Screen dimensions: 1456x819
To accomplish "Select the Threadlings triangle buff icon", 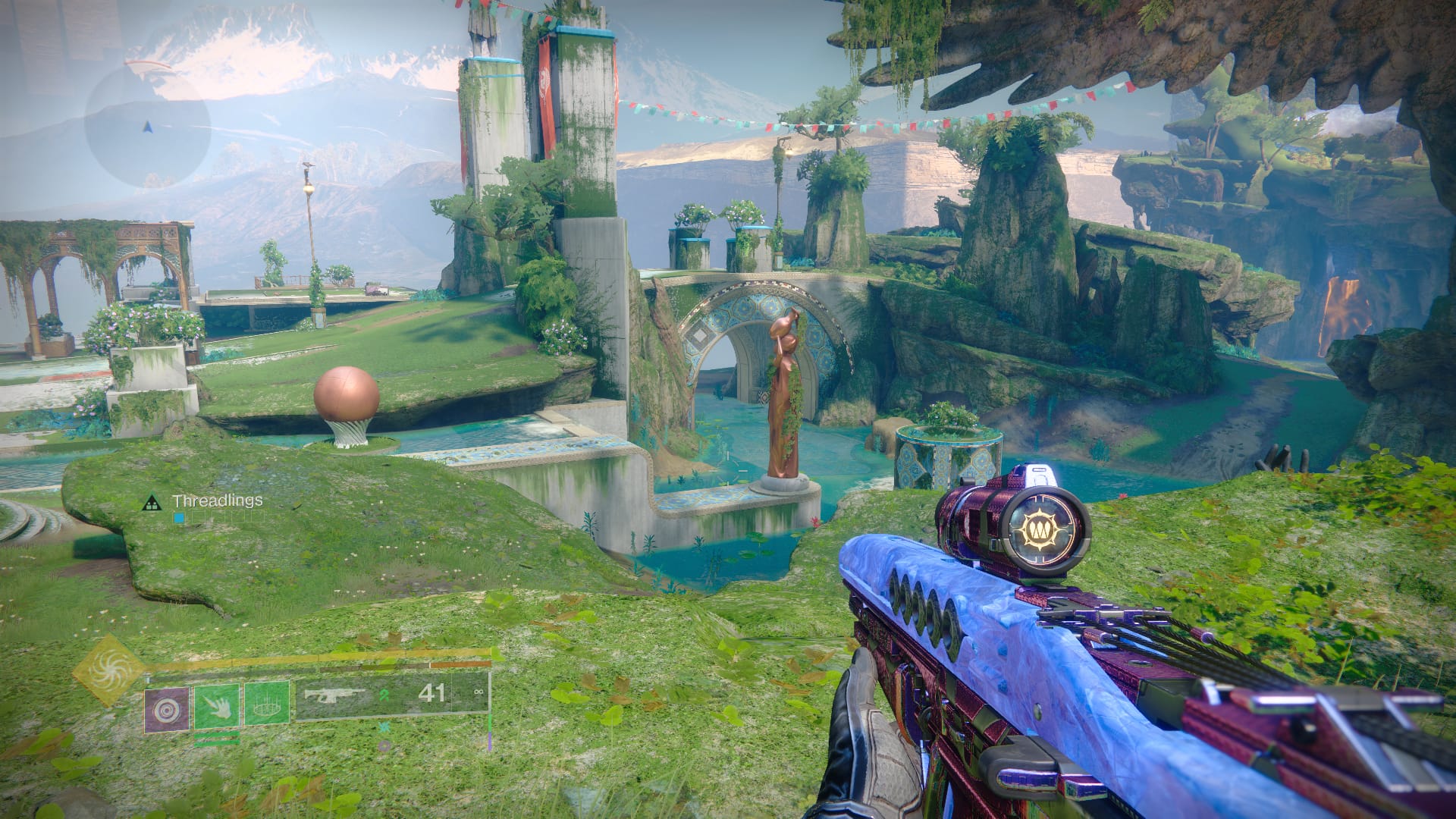I will pos(152,502).
